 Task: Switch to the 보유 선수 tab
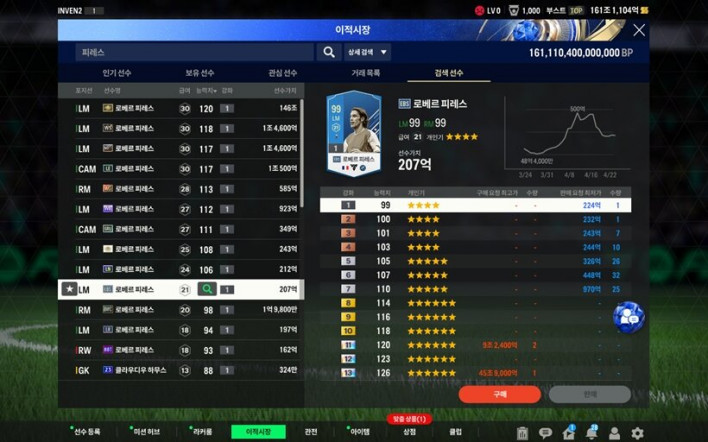click(x=200, y=73)
